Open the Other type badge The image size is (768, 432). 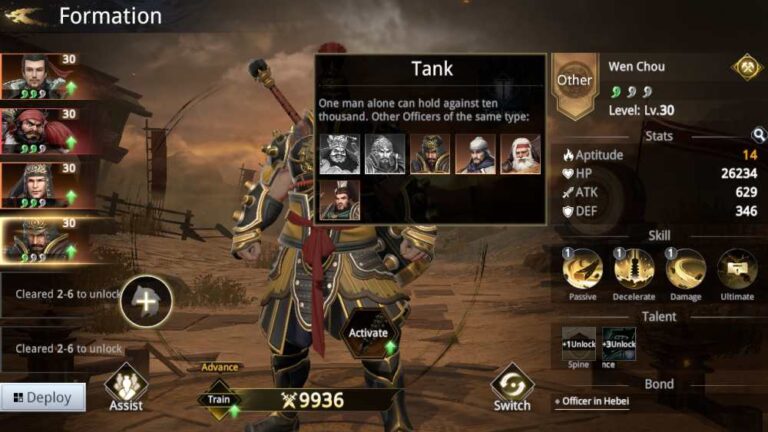[574, 81]
